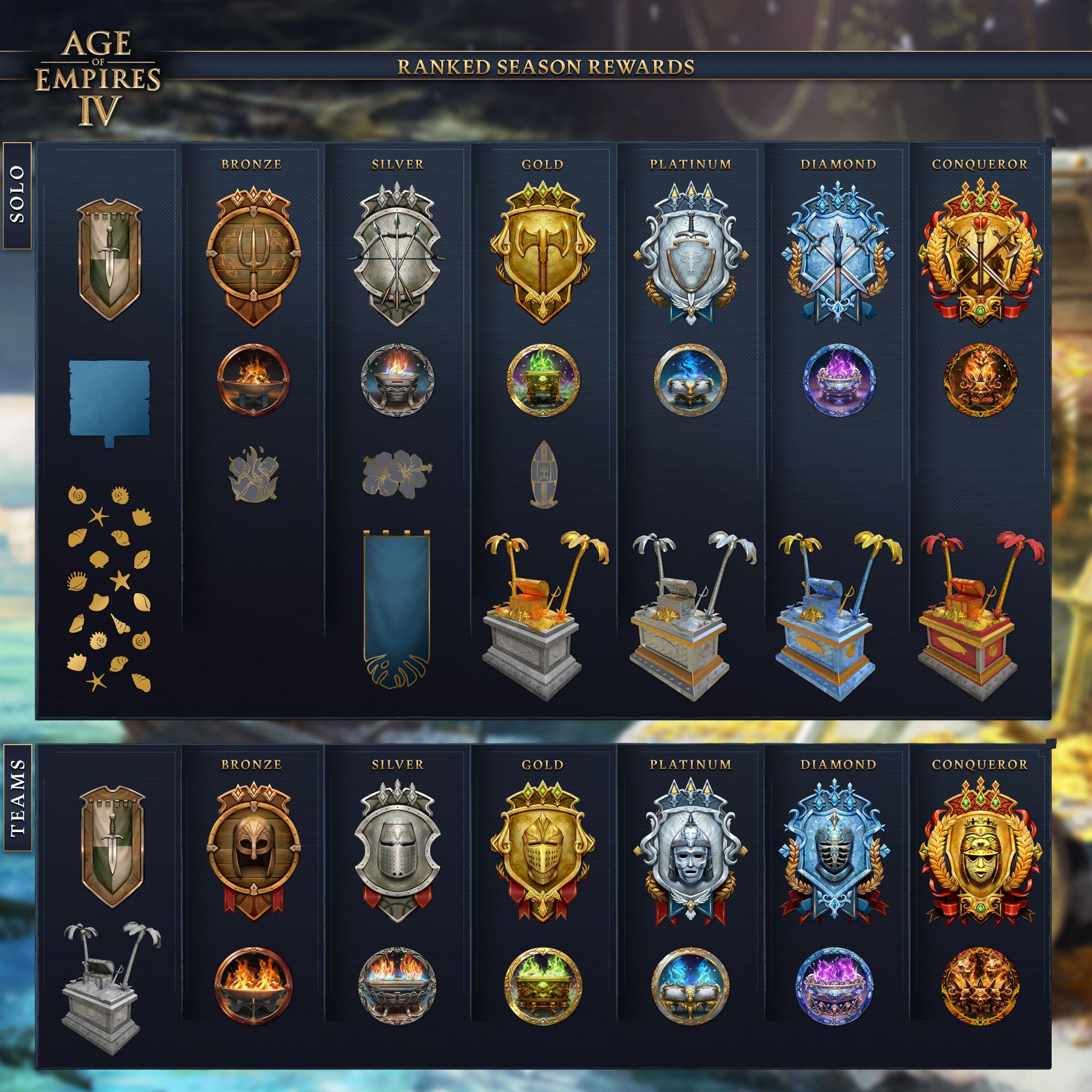The image size is (1092, 1092).
Task: Choose the solo Platinum blue-flame portrait
Action: (690, 379)
